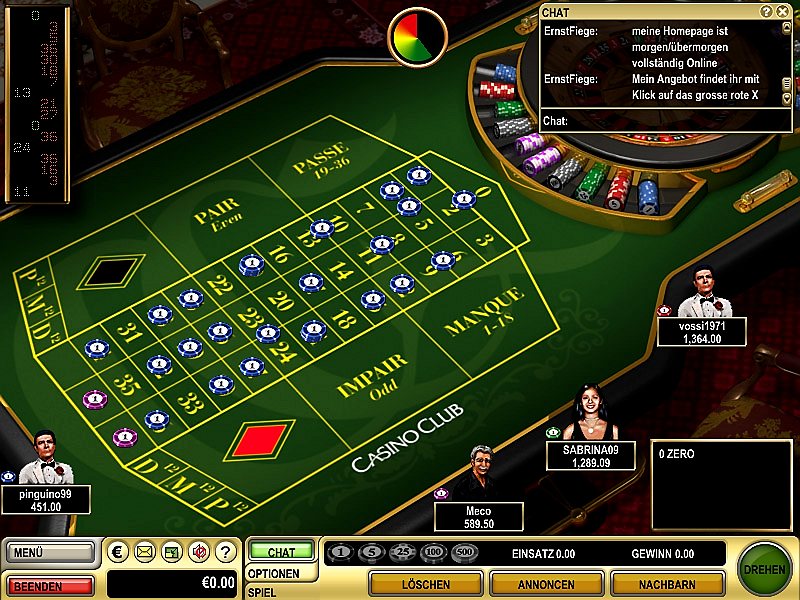Spin the wheel with DREHEN
This screenshot has width=800, height=600.
(765, 569)
